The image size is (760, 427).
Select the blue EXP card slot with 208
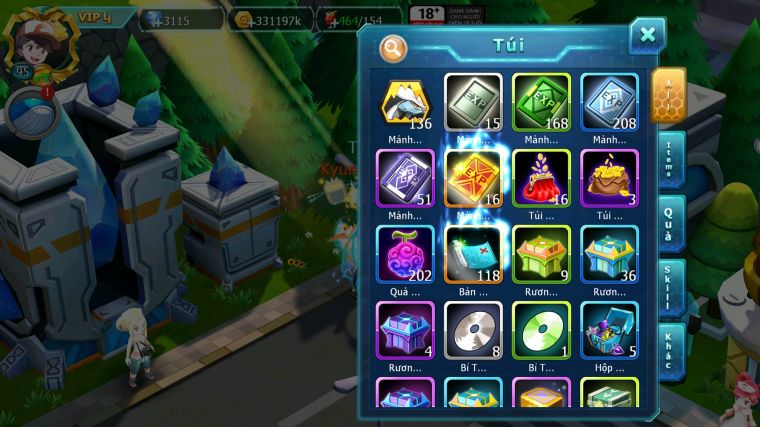pyautogui.click(x=609, y=103)
